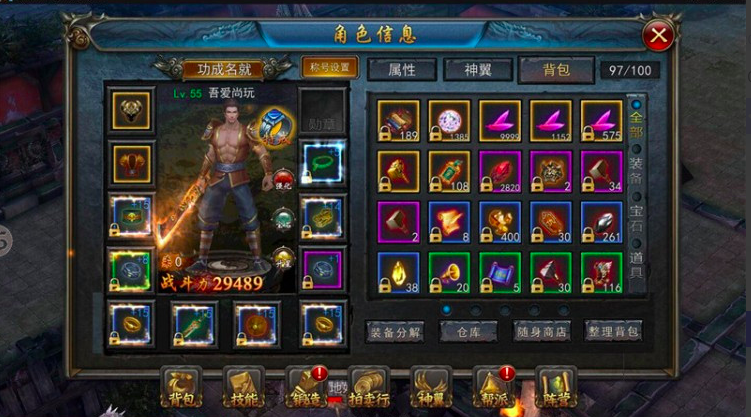The image size is (751, 417).
Task: Open the 神翼 wings tab
Action: pyautogui.click(x=473, y=70)
